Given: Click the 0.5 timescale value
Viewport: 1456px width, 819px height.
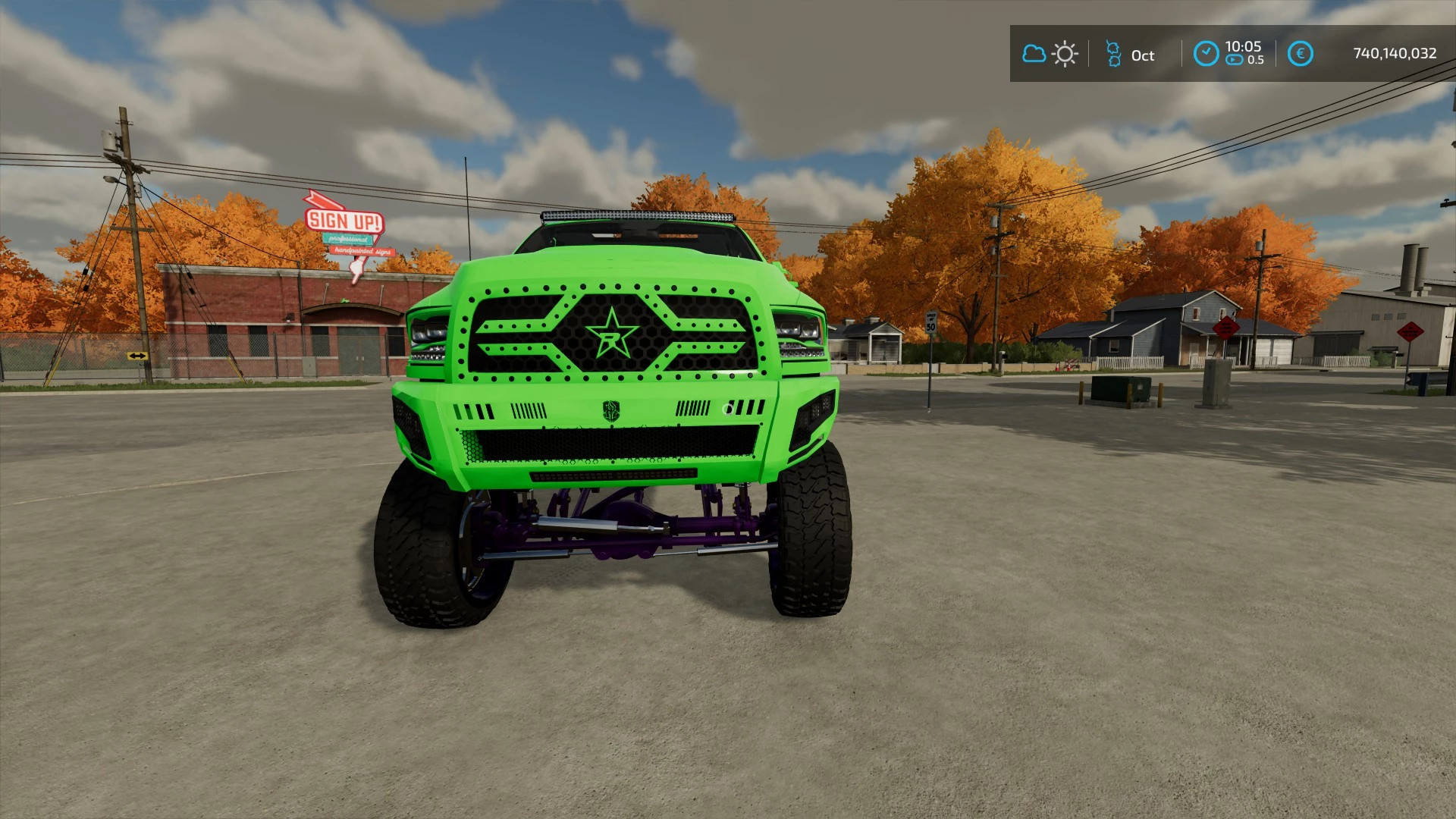Looking at the screenshot, I should coord(1257,59).
